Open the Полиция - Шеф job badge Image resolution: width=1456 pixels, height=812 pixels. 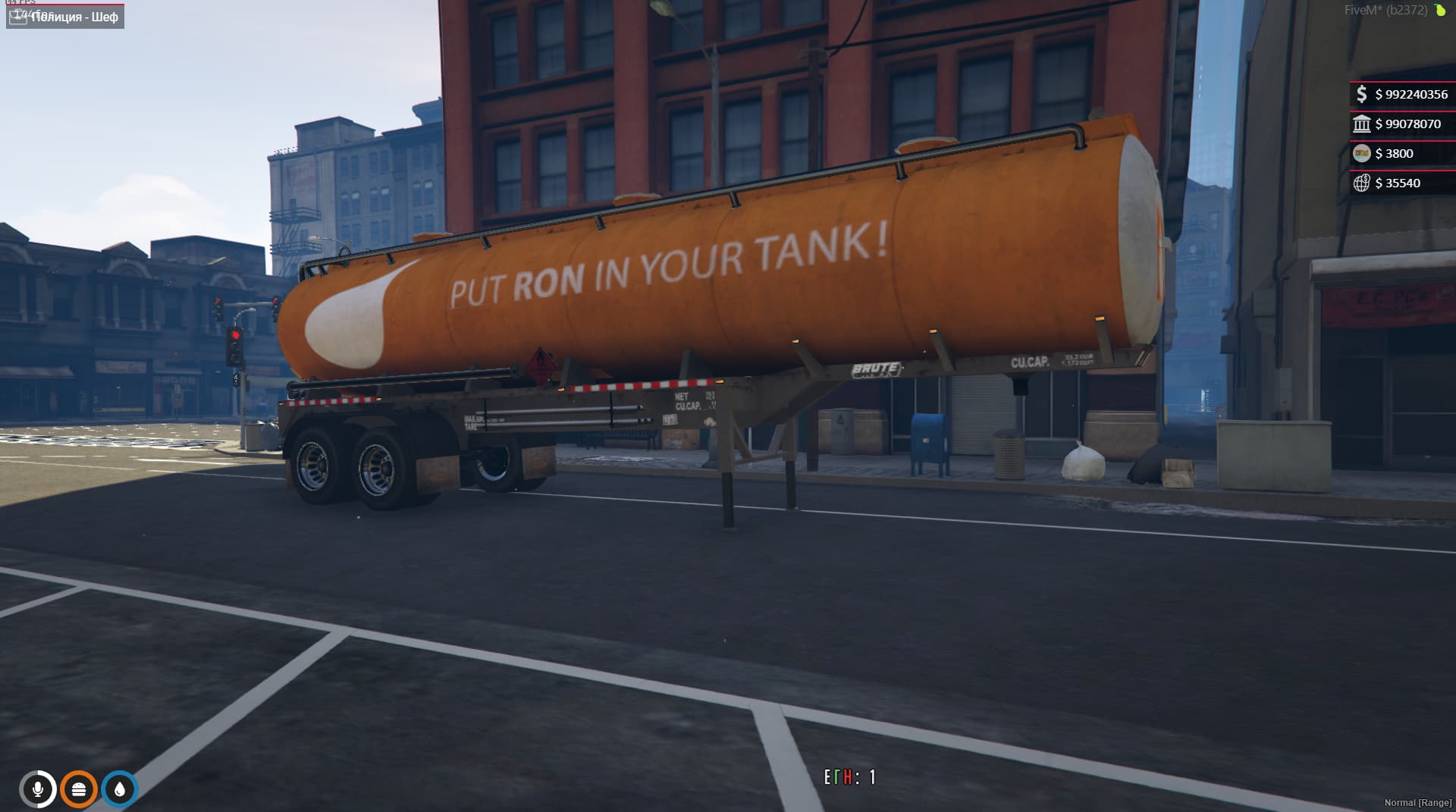pos(66,16)
